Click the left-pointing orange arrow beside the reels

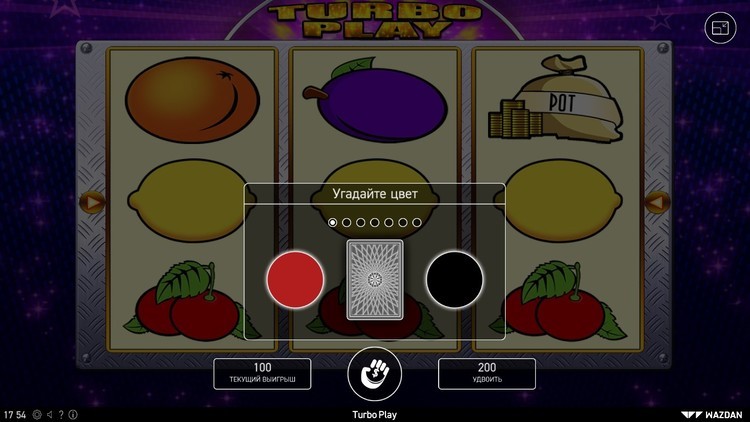pos(657,202)
